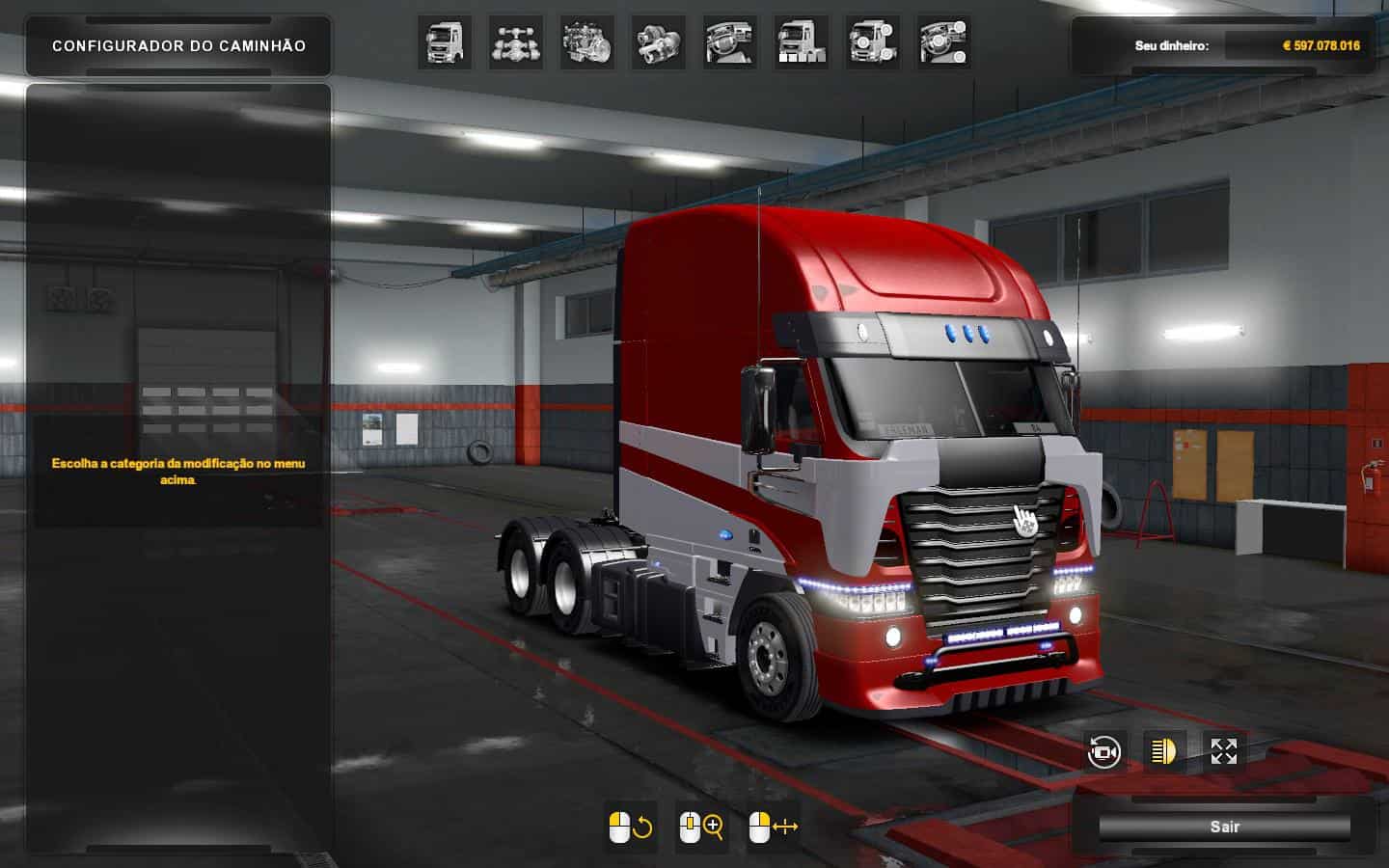The image size is (1389, 868).
Task: Open the interior accessories category
Action: point(944,41)
